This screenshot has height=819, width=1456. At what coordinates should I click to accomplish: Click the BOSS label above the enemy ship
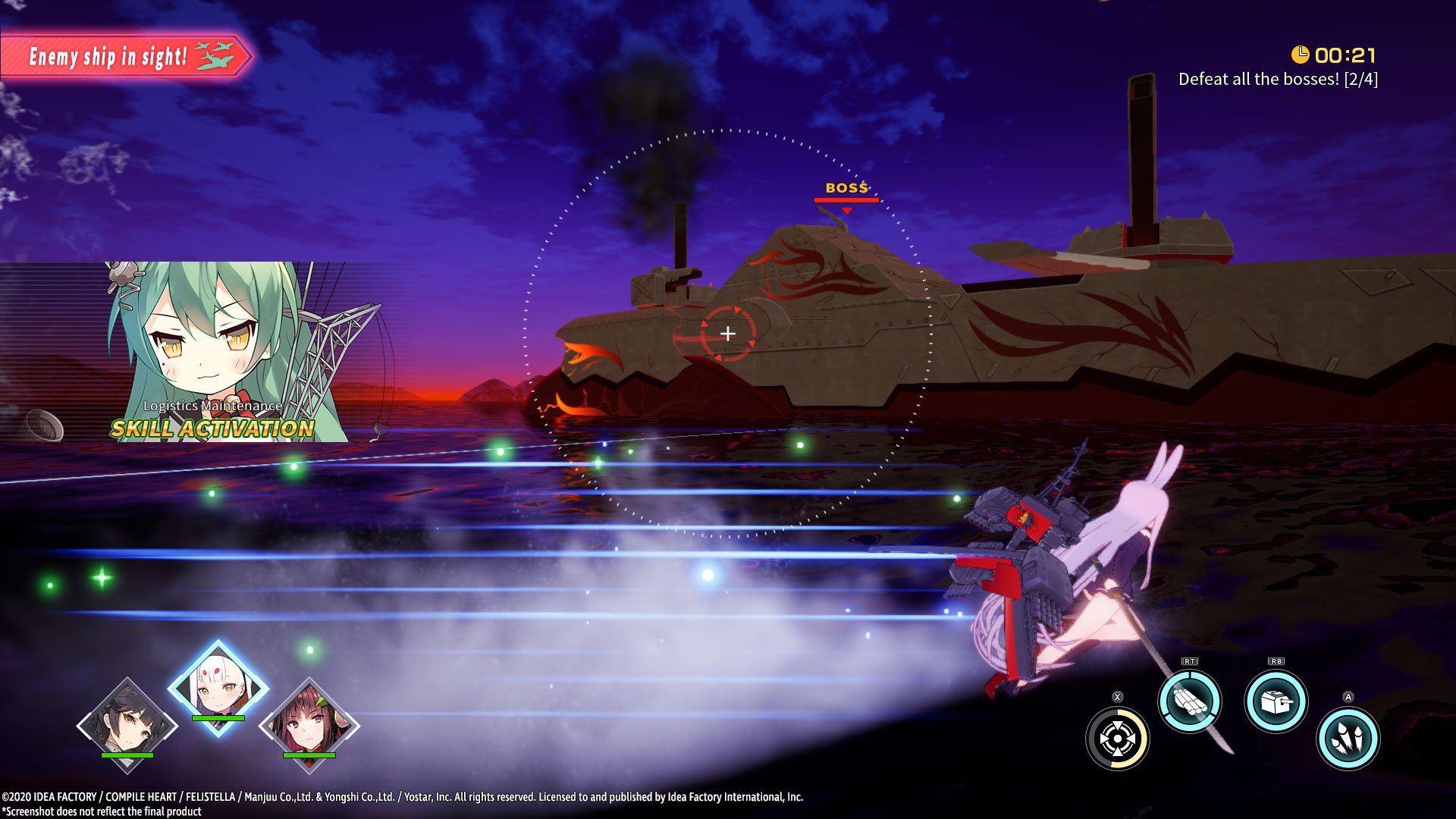pyautogui.click(x=847, y=188)
